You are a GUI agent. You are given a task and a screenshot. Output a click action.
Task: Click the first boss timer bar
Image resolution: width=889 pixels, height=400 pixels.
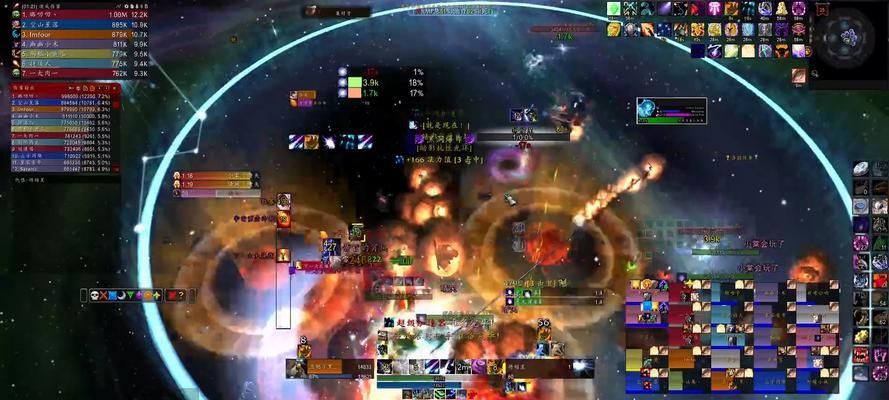217,176
